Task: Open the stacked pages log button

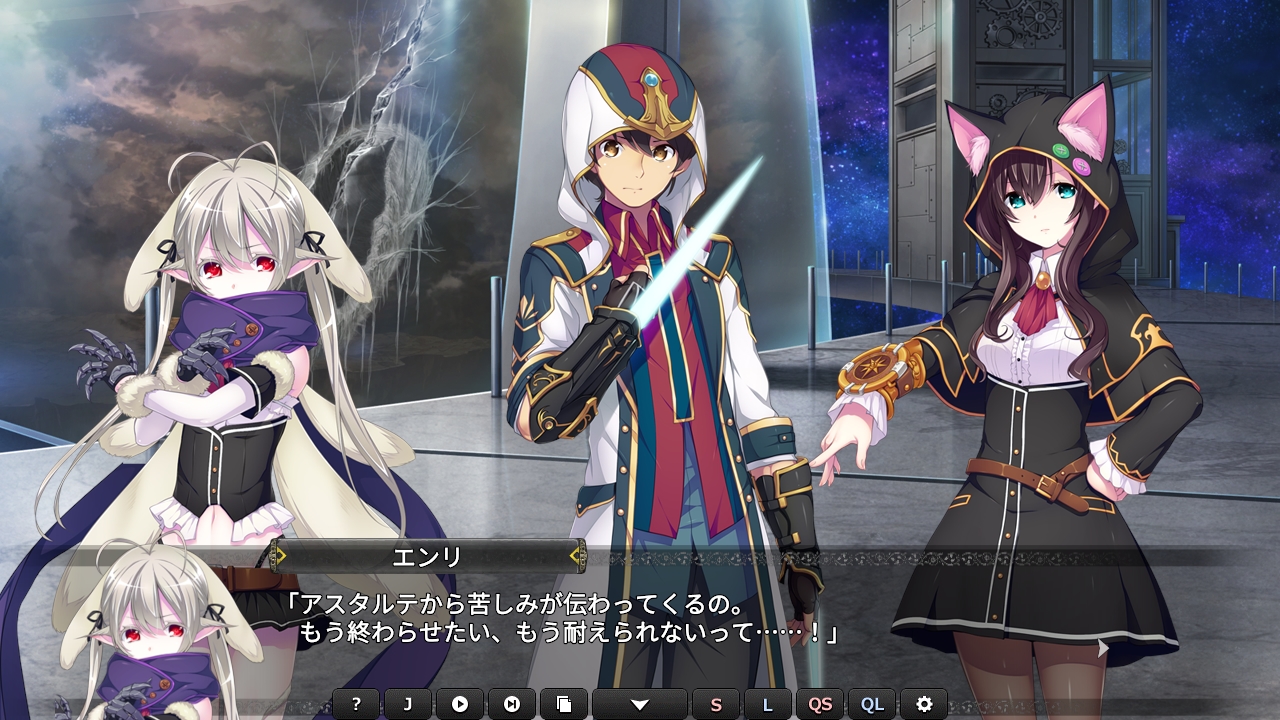Action: coord(564,704)
